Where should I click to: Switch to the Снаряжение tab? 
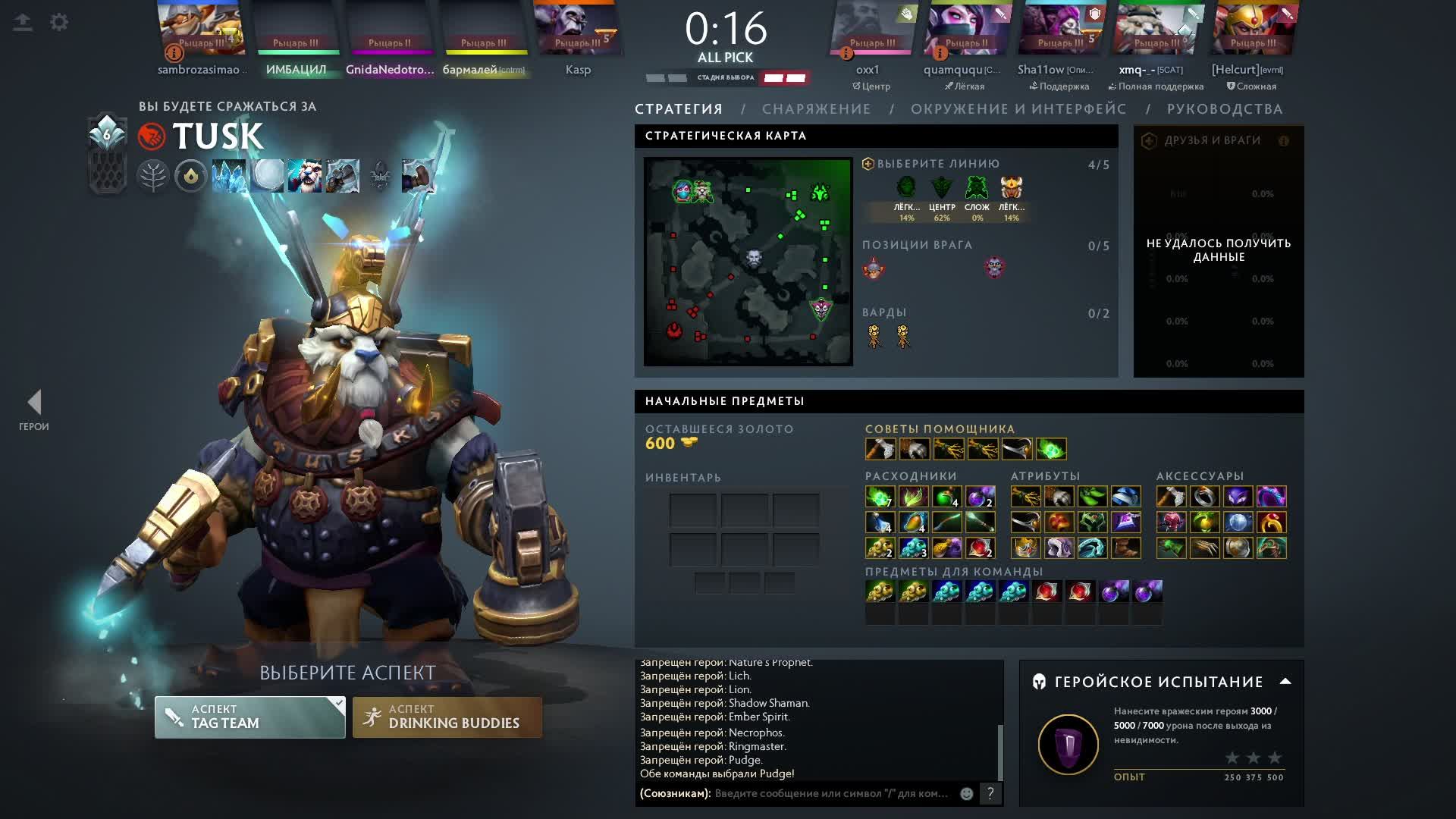coord(816,109)
